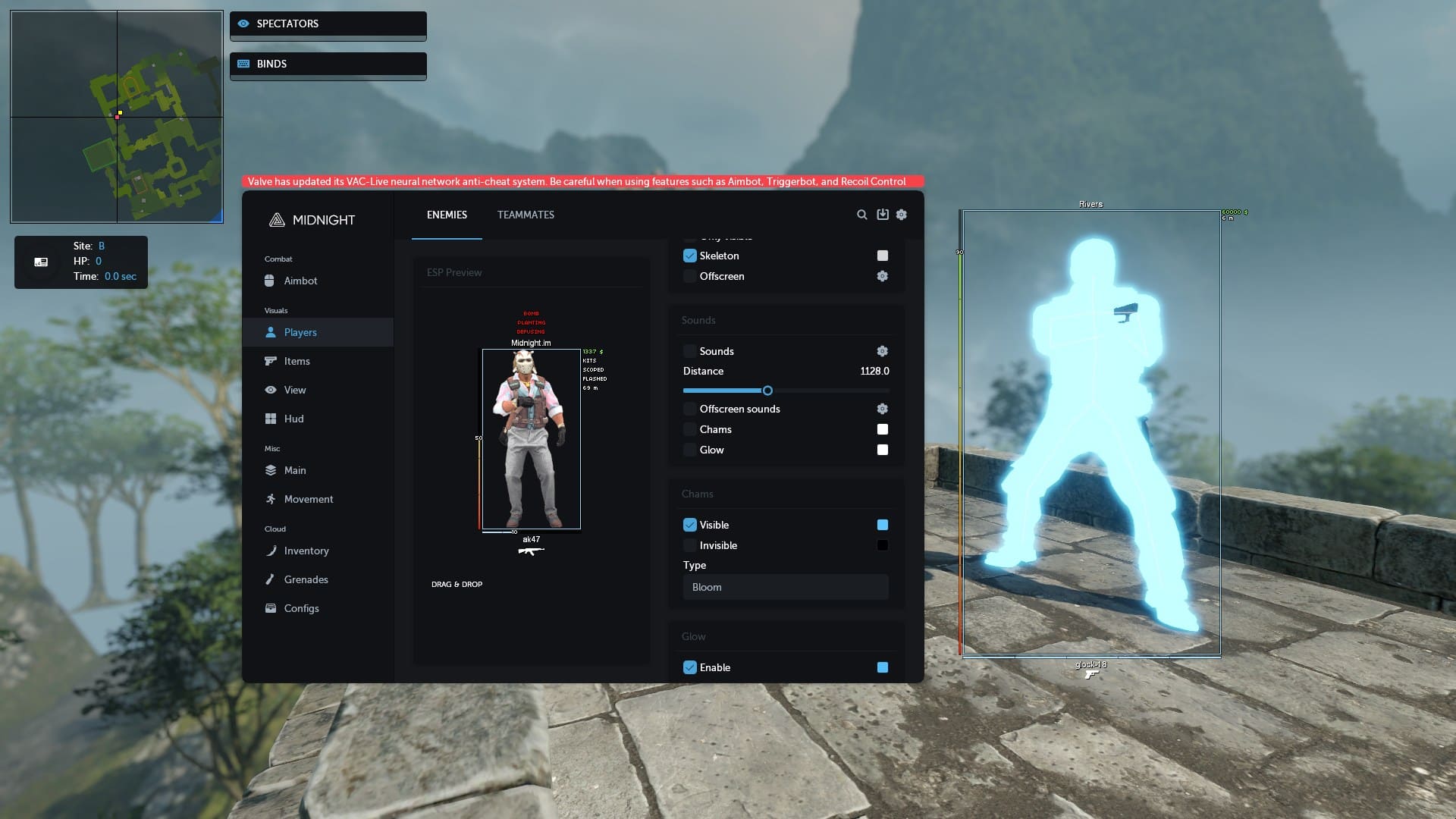Pick the Visible chams blue color swatch
The width and height of the screenshot is (1456, 819).
pyautogui.click(x=882, y=525)
